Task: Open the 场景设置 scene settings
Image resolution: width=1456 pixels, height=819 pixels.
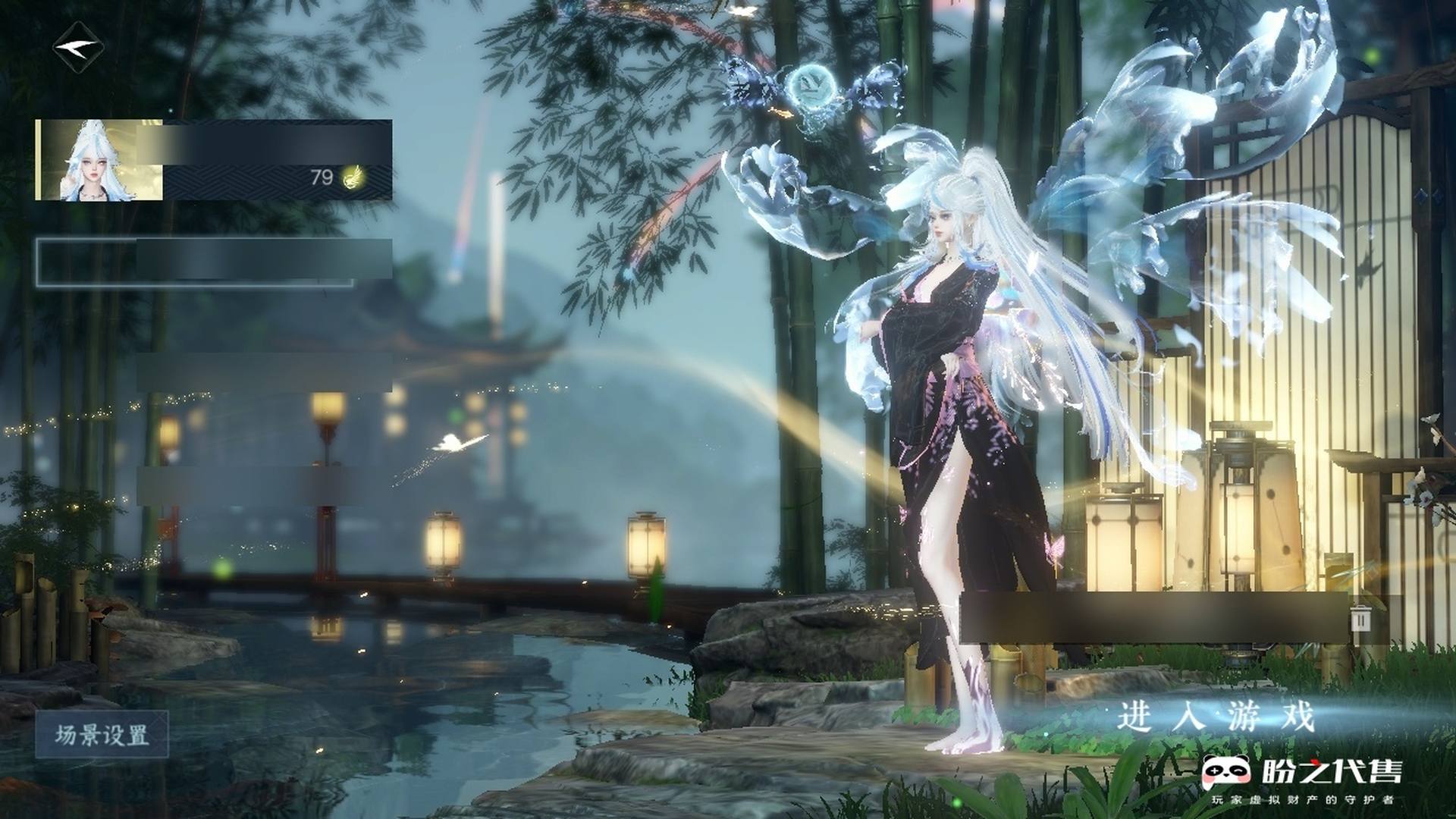Action: coord(102,736)
